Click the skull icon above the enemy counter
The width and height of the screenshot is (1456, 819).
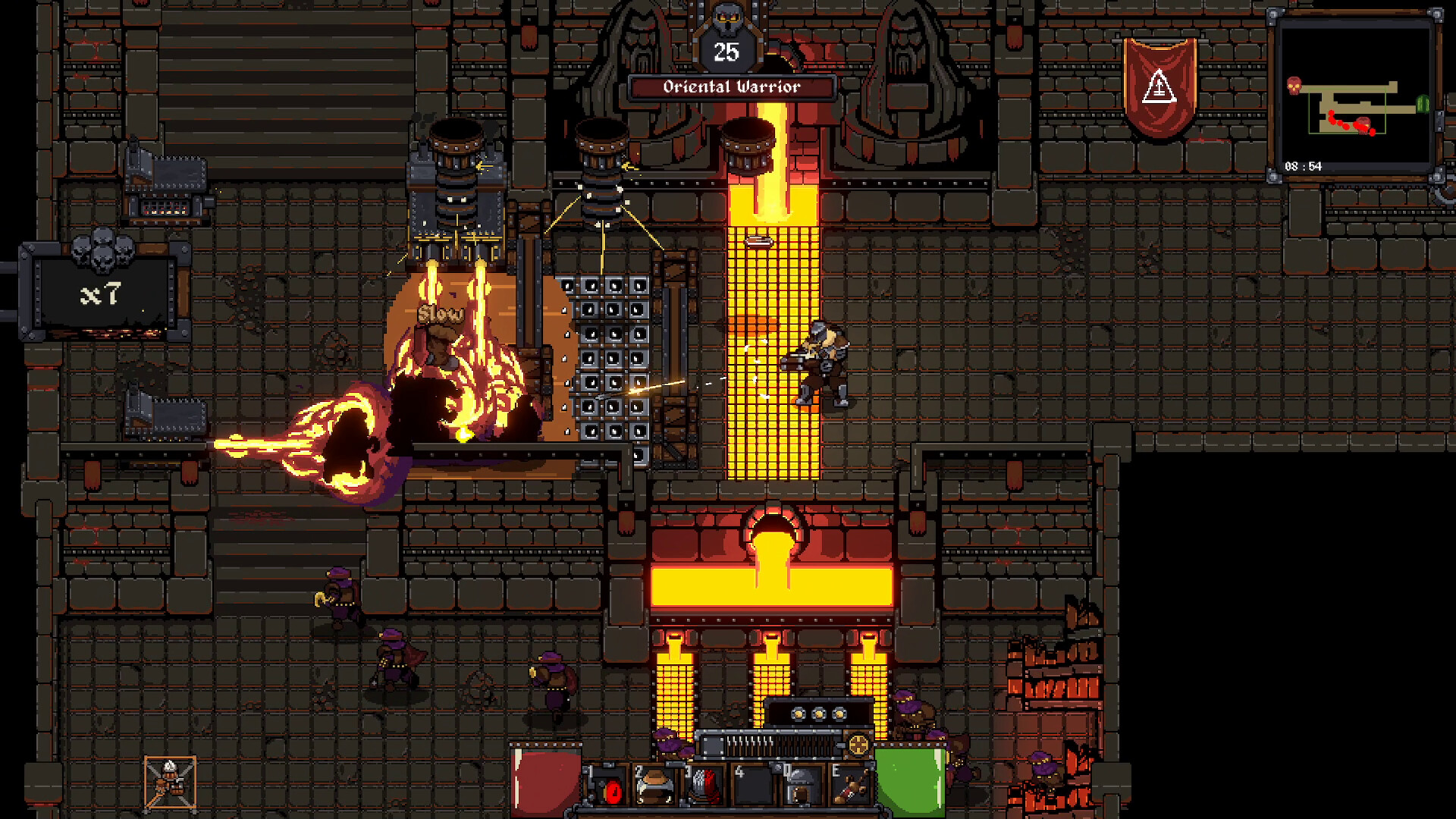tap(726, 17)
